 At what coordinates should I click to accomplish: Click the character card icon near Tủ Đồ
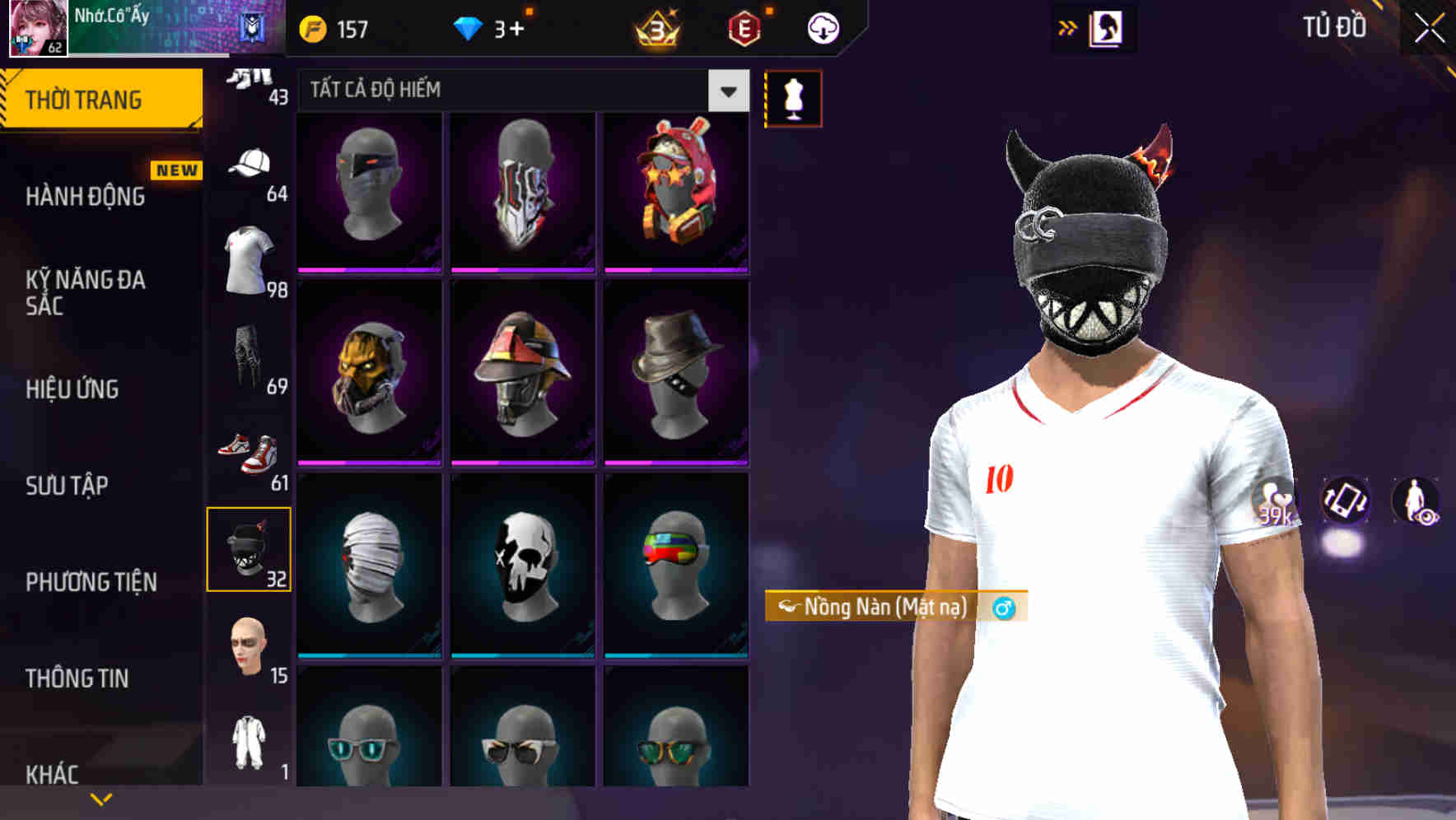click(x=1108, y=27)
